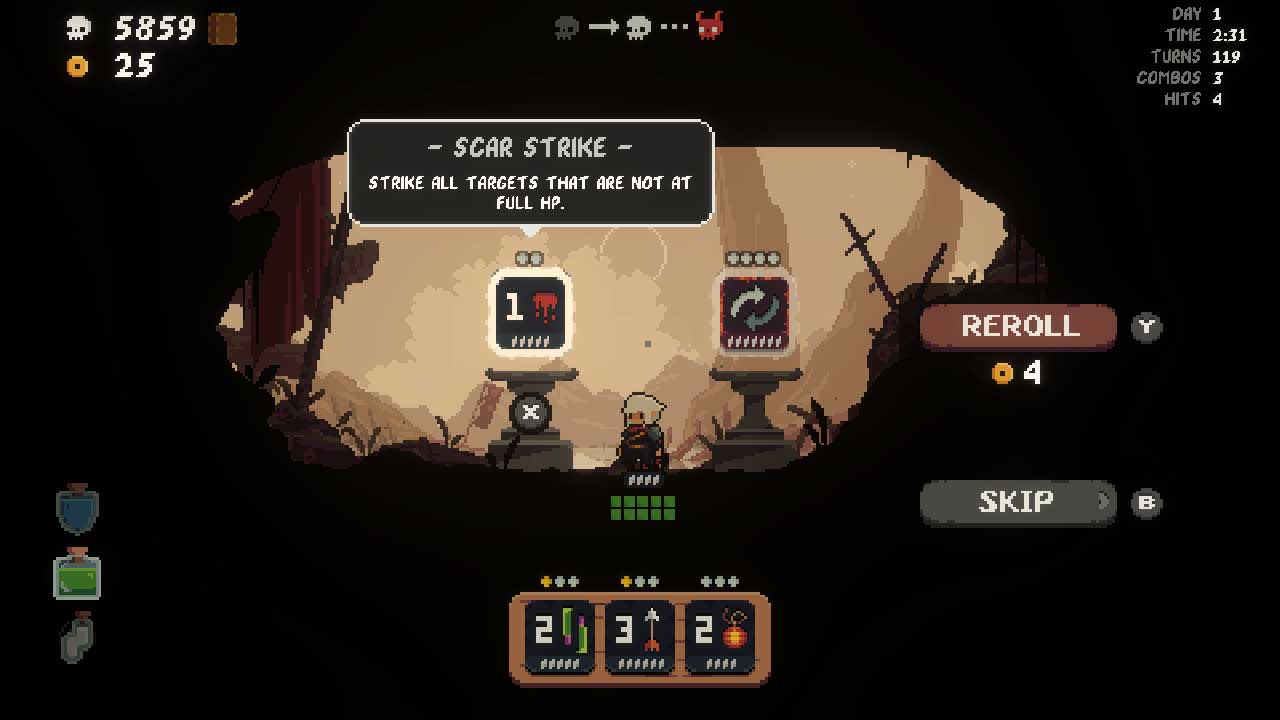Click the blue potion in the inventory
1280x720 pixels.
(76, 508)
